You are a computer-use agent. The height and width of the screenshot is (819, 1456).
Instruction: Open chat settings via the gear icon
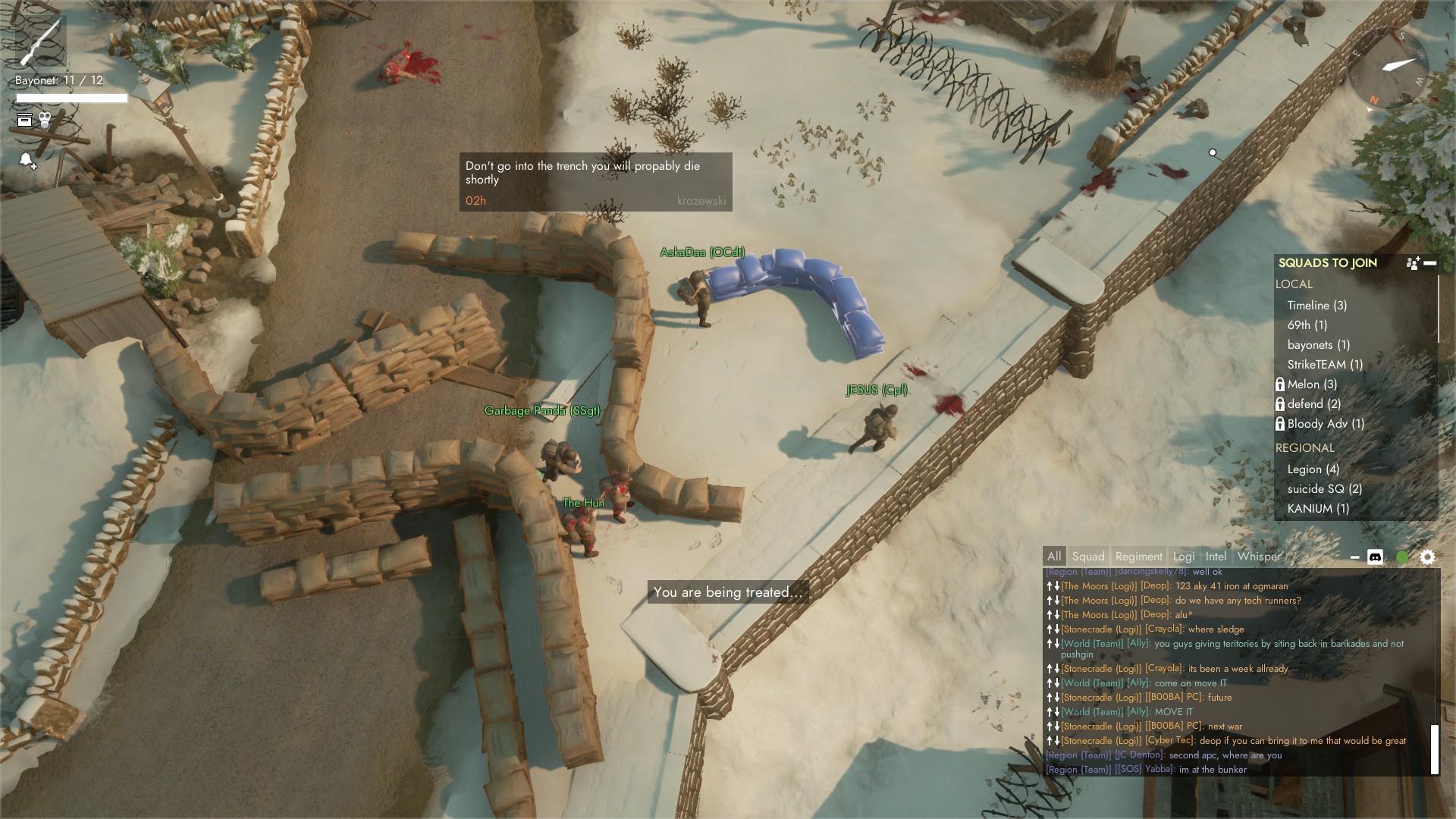pyautogui.click(x=1429, y=557)
